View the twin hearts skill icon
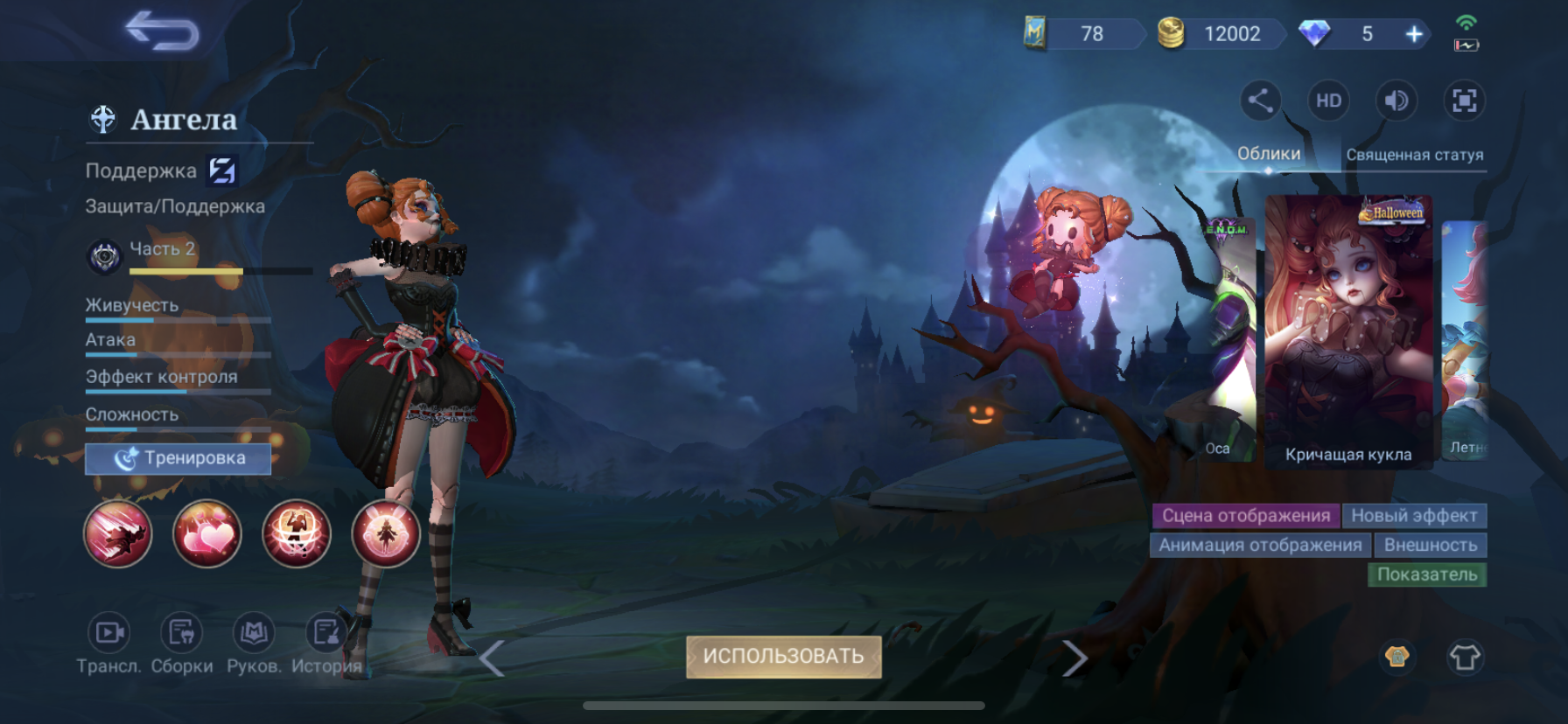This screenshot has height=724, width=1568. click(x=207, y=533)
